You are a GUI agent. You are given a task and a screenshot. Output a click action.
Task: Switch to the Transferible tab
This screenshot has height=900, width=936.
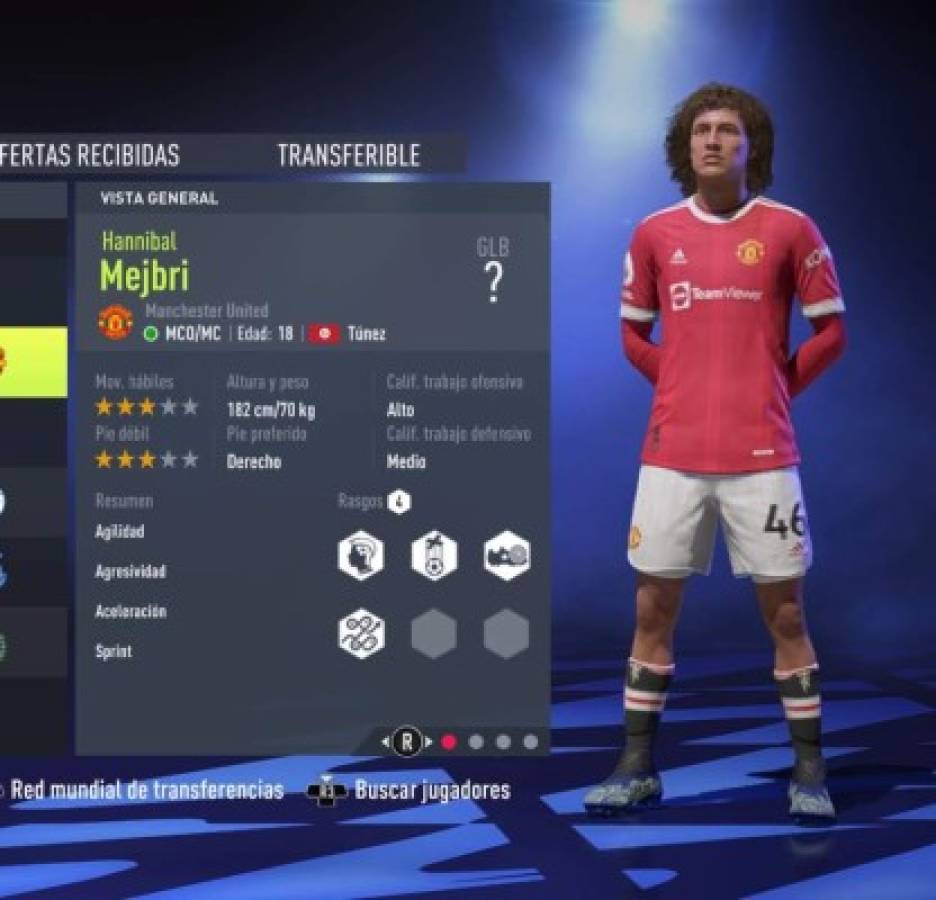(x=348, y=155)
